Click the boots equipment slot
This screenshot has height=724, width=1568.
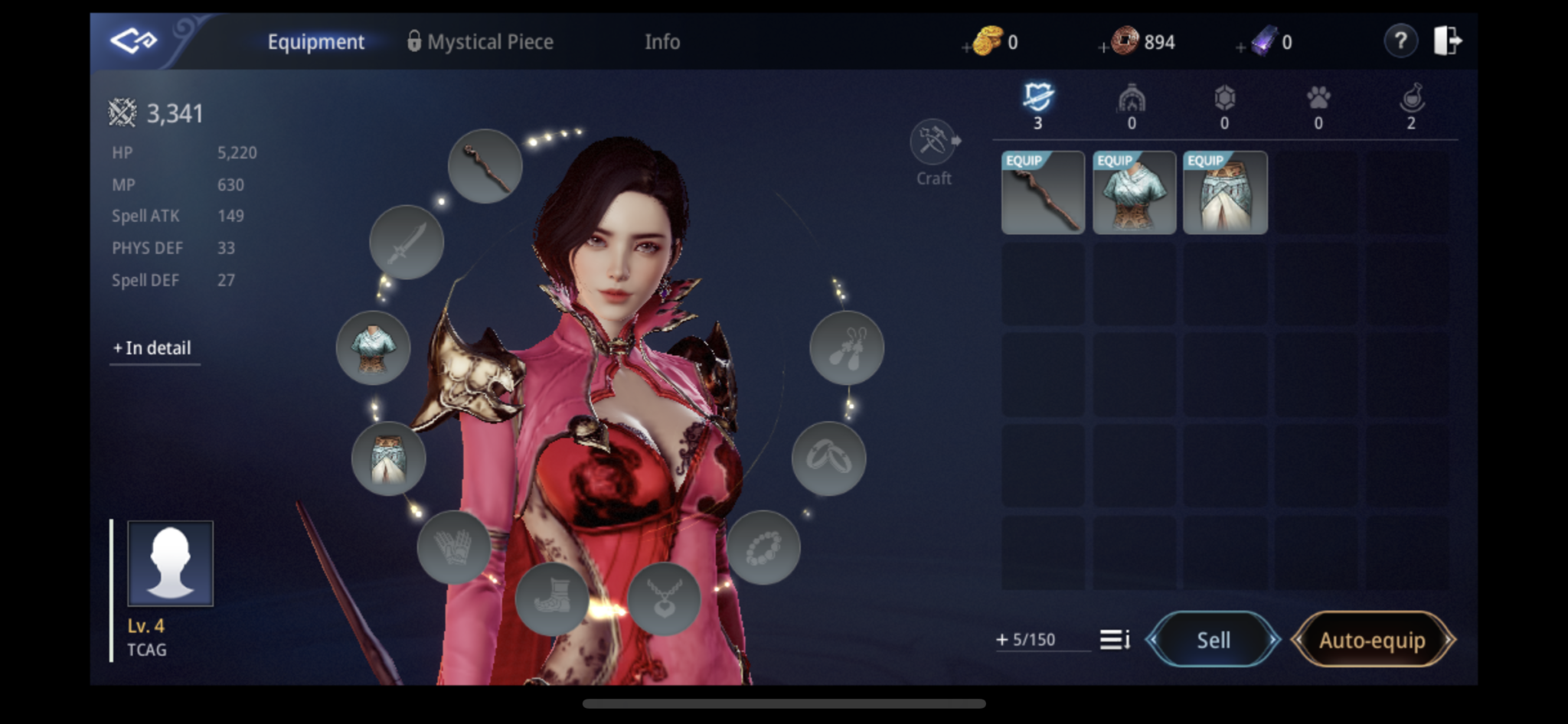(553, 599)
